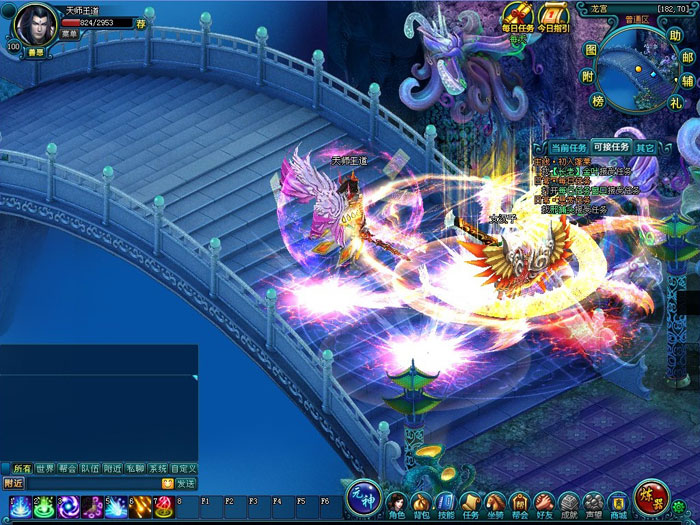The width and height of the screenshot is (700, 525).
Task: Activate the blue 元神 orb
Action: (x=362, y=498)
